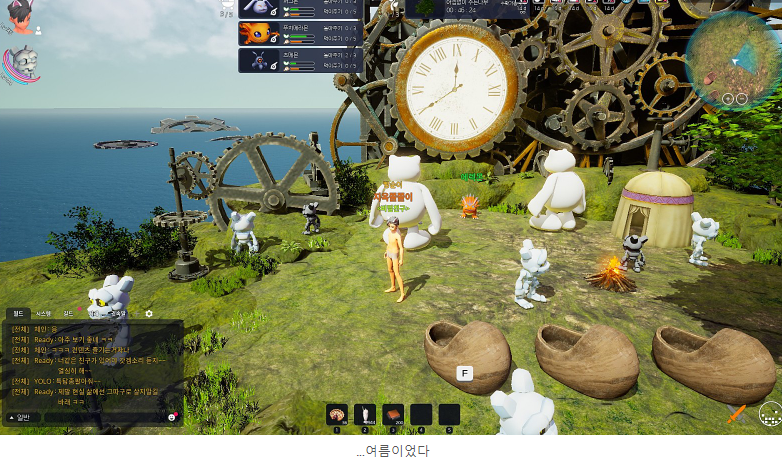Select the pizza item in hotbar slot 1
This screenshot has width=782, height=473.
(x=337, y=415)
